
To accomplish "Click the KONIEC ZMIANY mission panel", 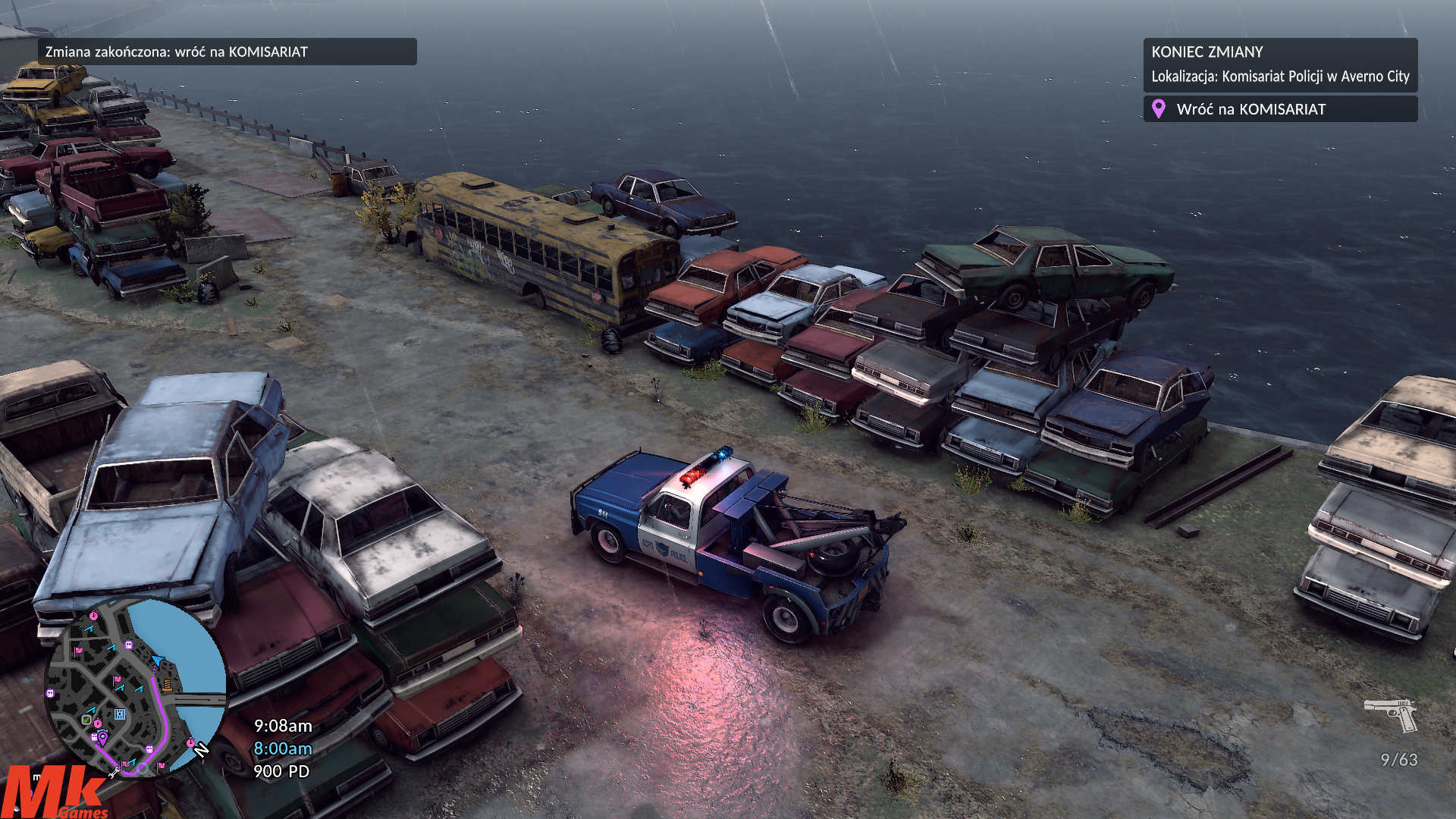I will tap(1279, 64).
